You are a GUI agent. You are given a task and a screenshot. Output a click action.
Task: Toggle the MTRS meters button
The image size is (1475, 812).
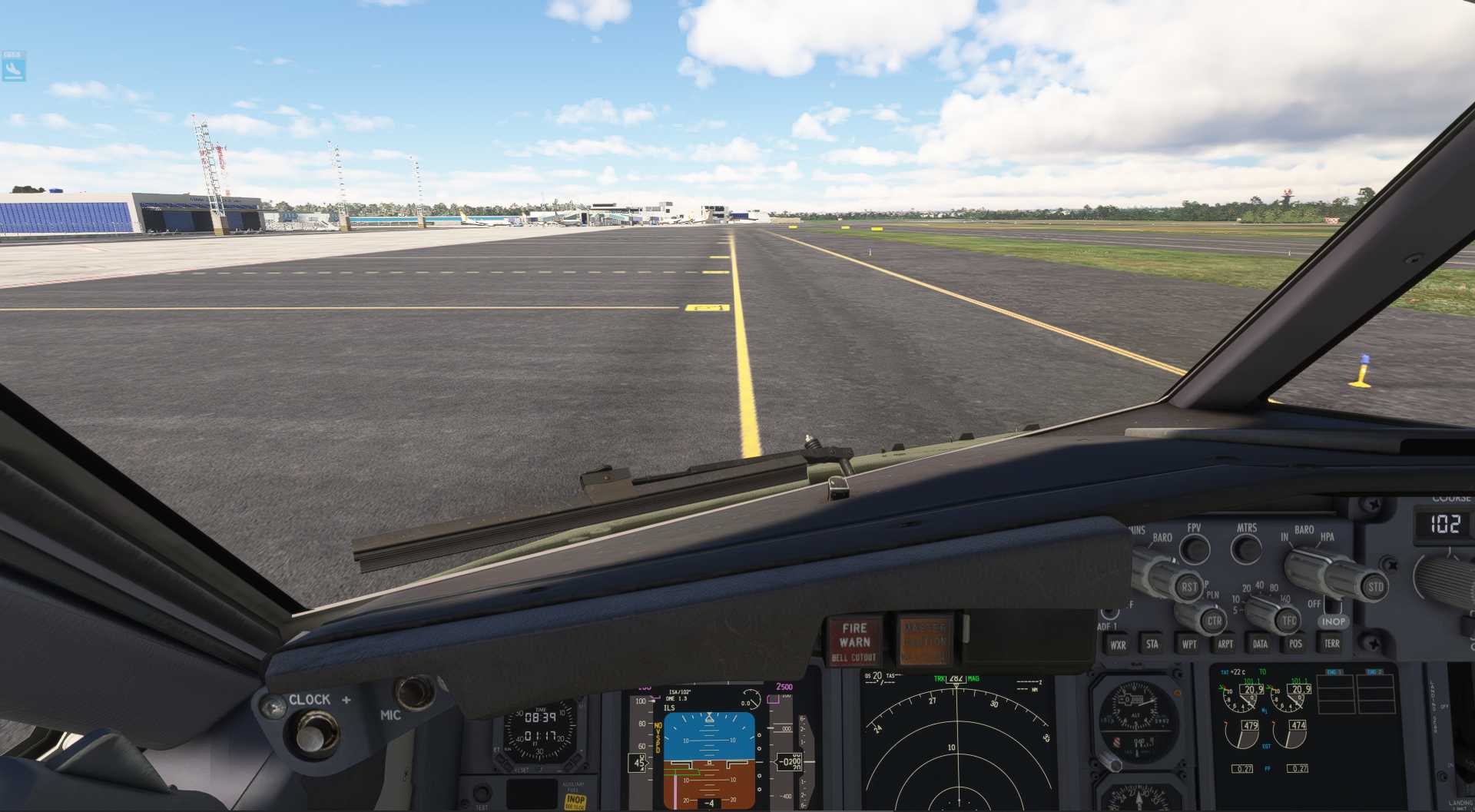click(1246, 549)
